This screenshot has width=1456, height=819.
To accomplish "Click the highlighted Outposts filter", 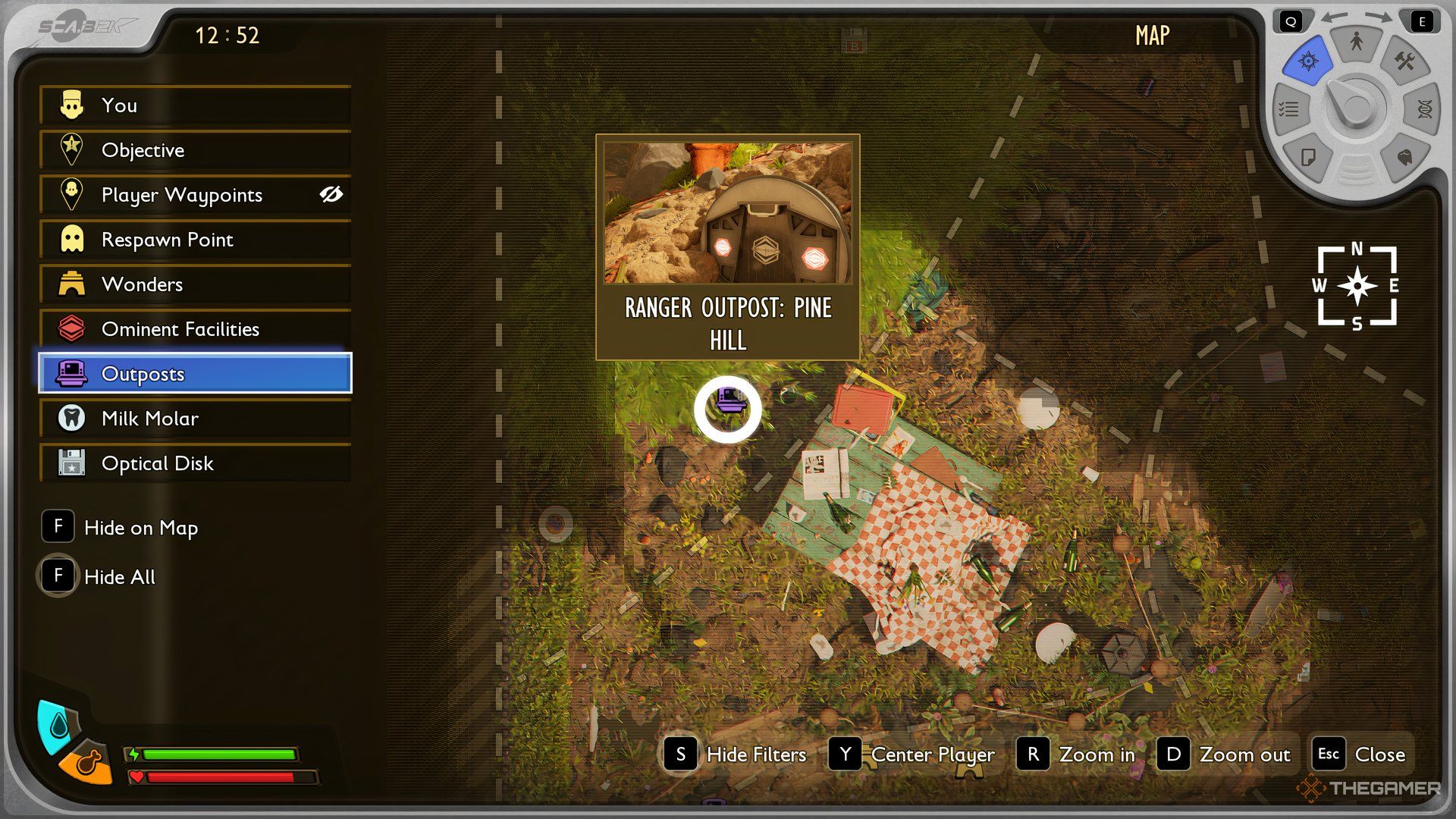I will [195, 373].
